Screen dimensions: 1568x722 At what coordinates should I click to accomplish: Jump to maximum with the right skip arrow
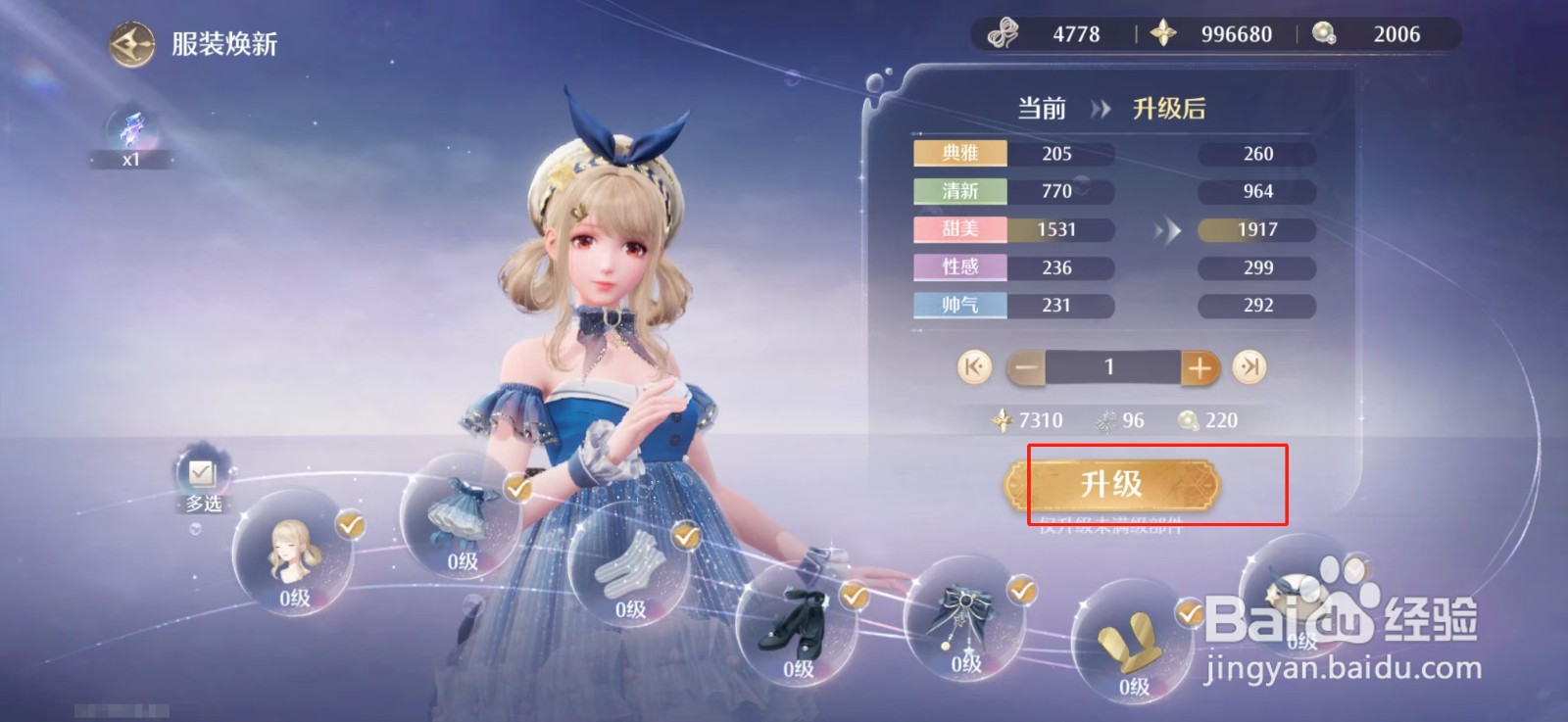1248,367
